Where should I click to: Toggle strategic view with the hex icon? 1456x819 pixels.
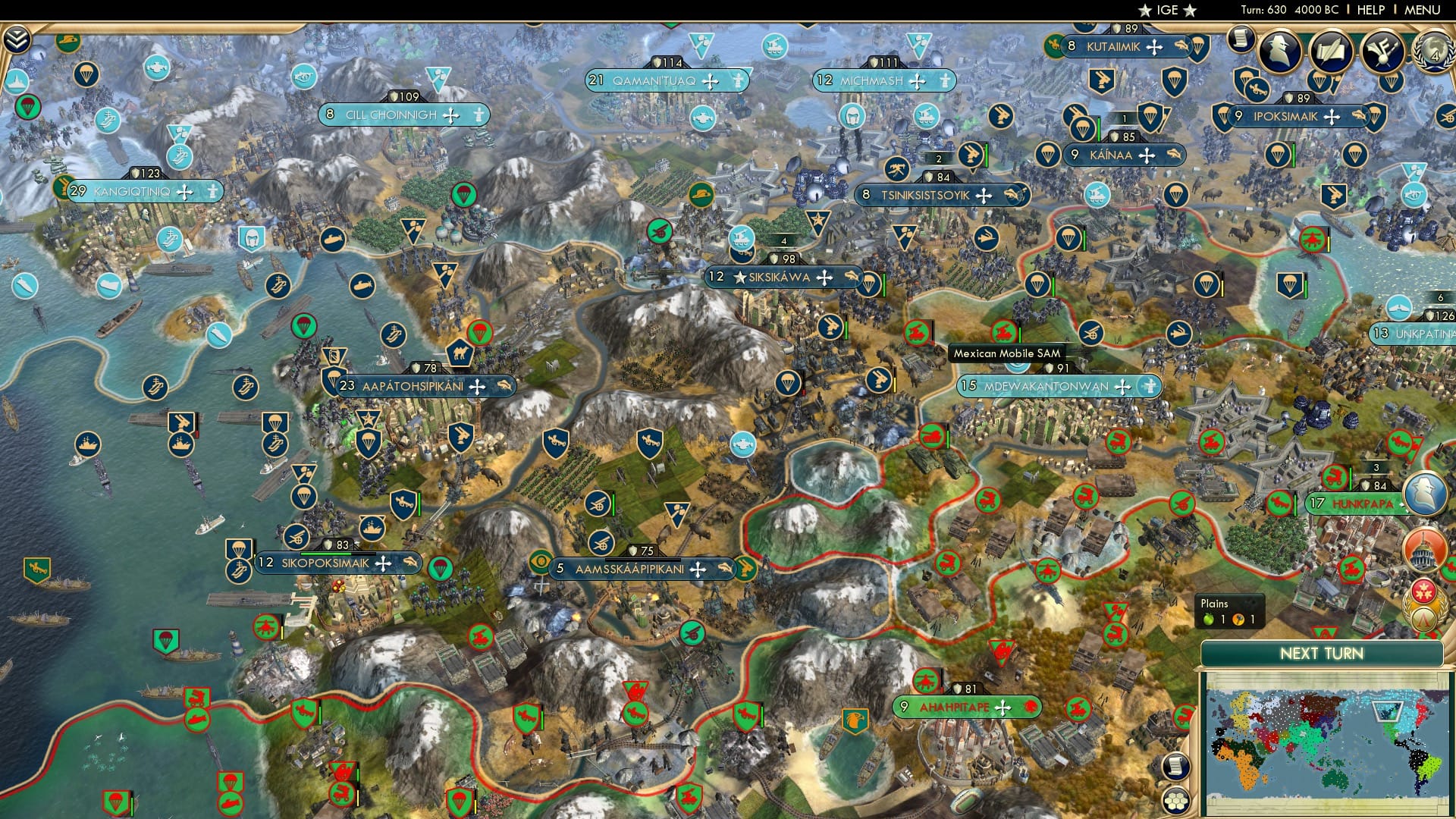tap(1176, 802)
